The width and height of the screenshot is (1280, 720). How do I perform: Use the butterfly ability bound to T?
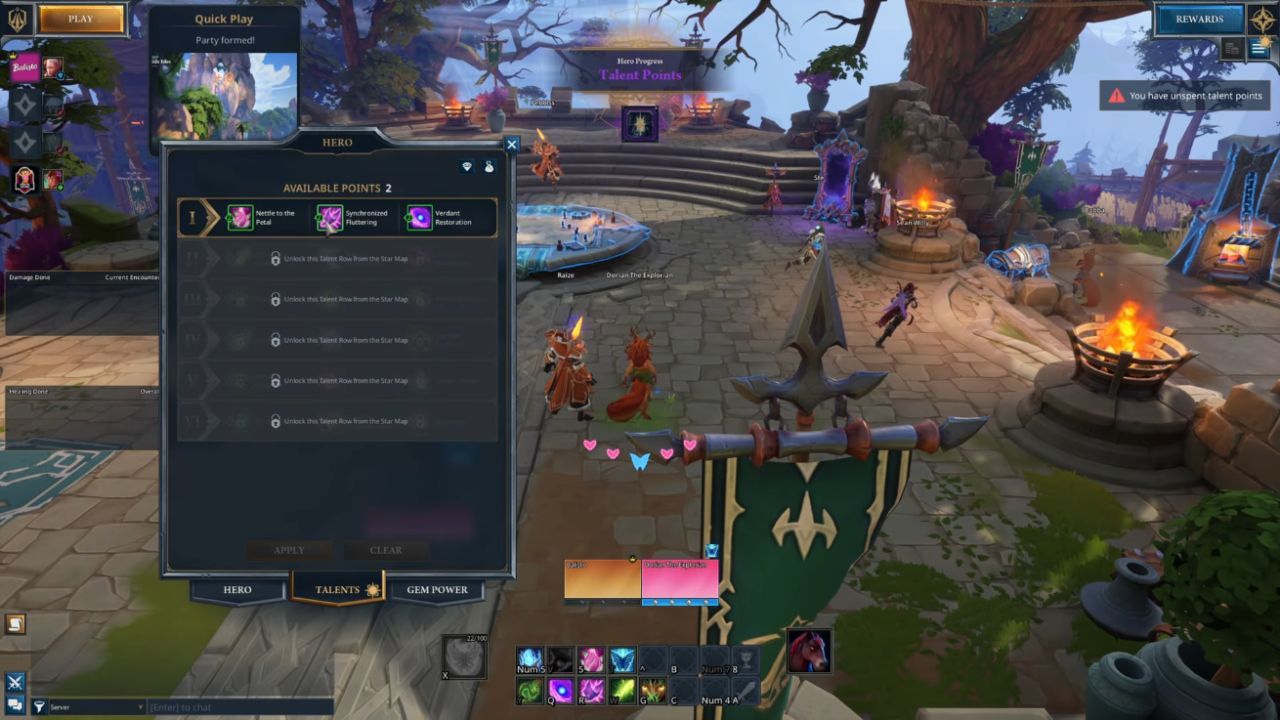pos(620,658)
